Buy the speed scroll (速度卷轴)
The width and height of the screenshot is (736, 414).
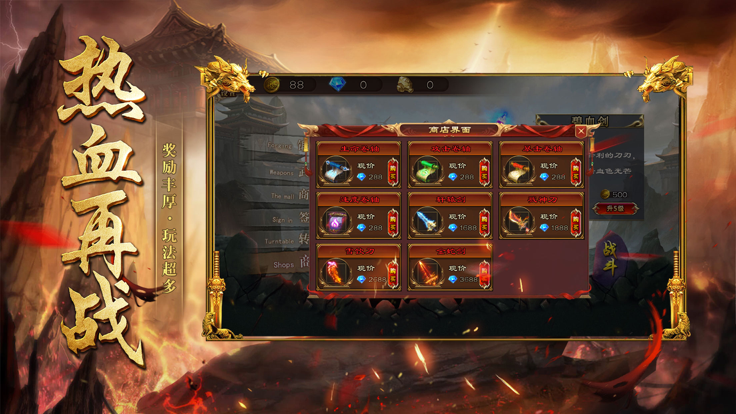(391, 222)
